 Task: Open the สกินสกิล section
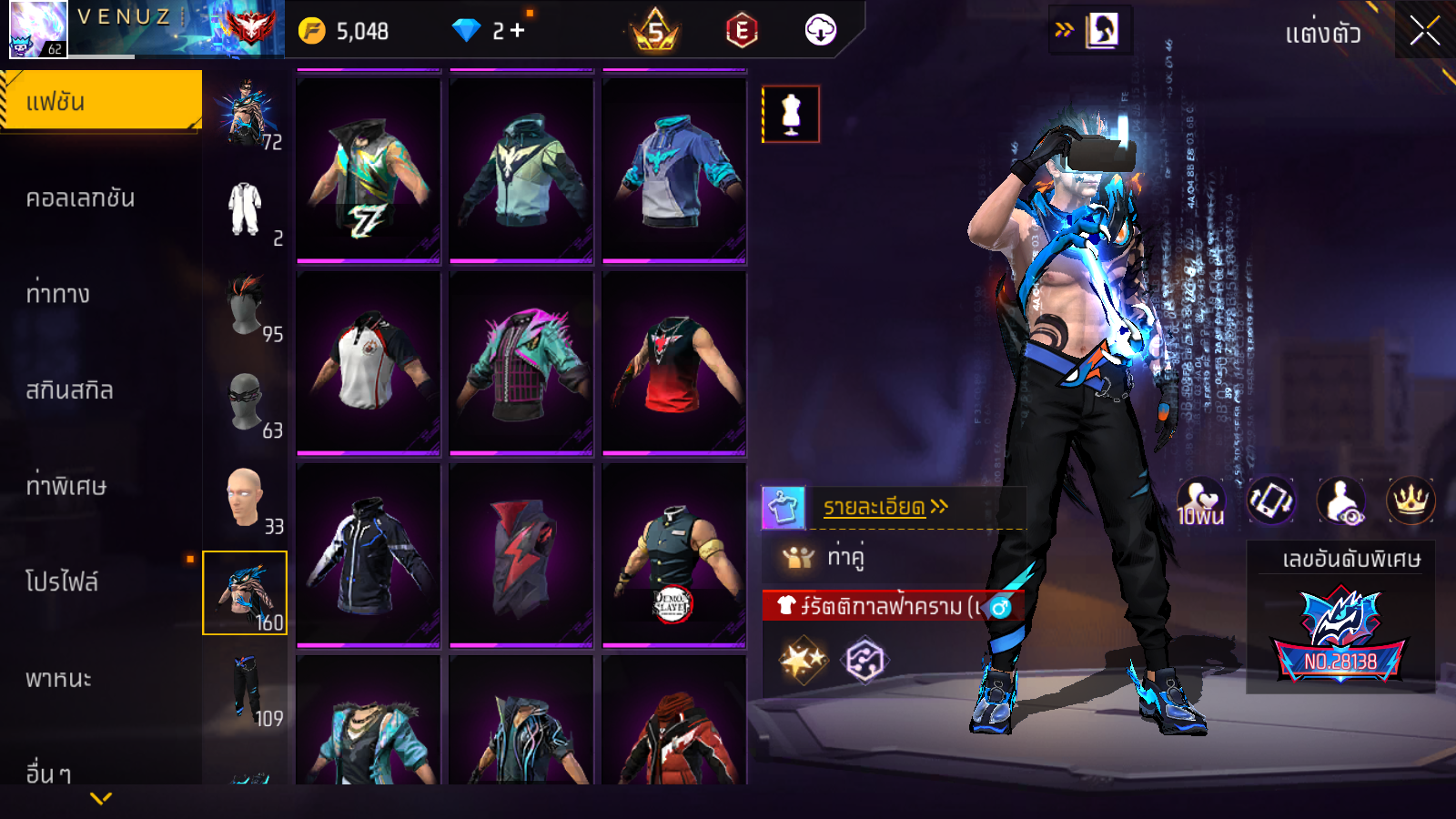tap(70, 390)
